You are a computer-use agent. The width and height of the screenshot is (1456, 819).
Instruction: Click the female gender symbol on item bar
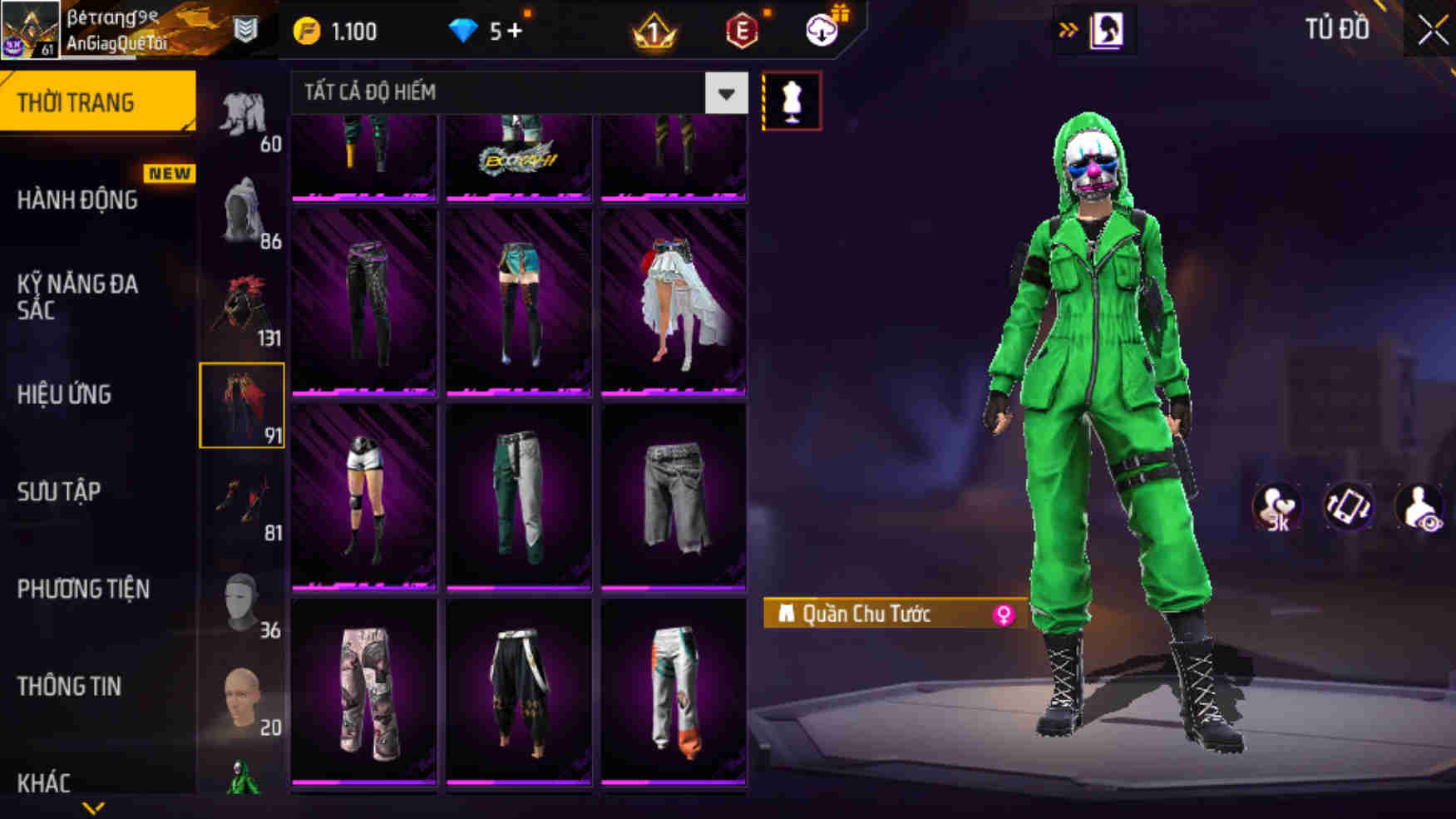1006,614
